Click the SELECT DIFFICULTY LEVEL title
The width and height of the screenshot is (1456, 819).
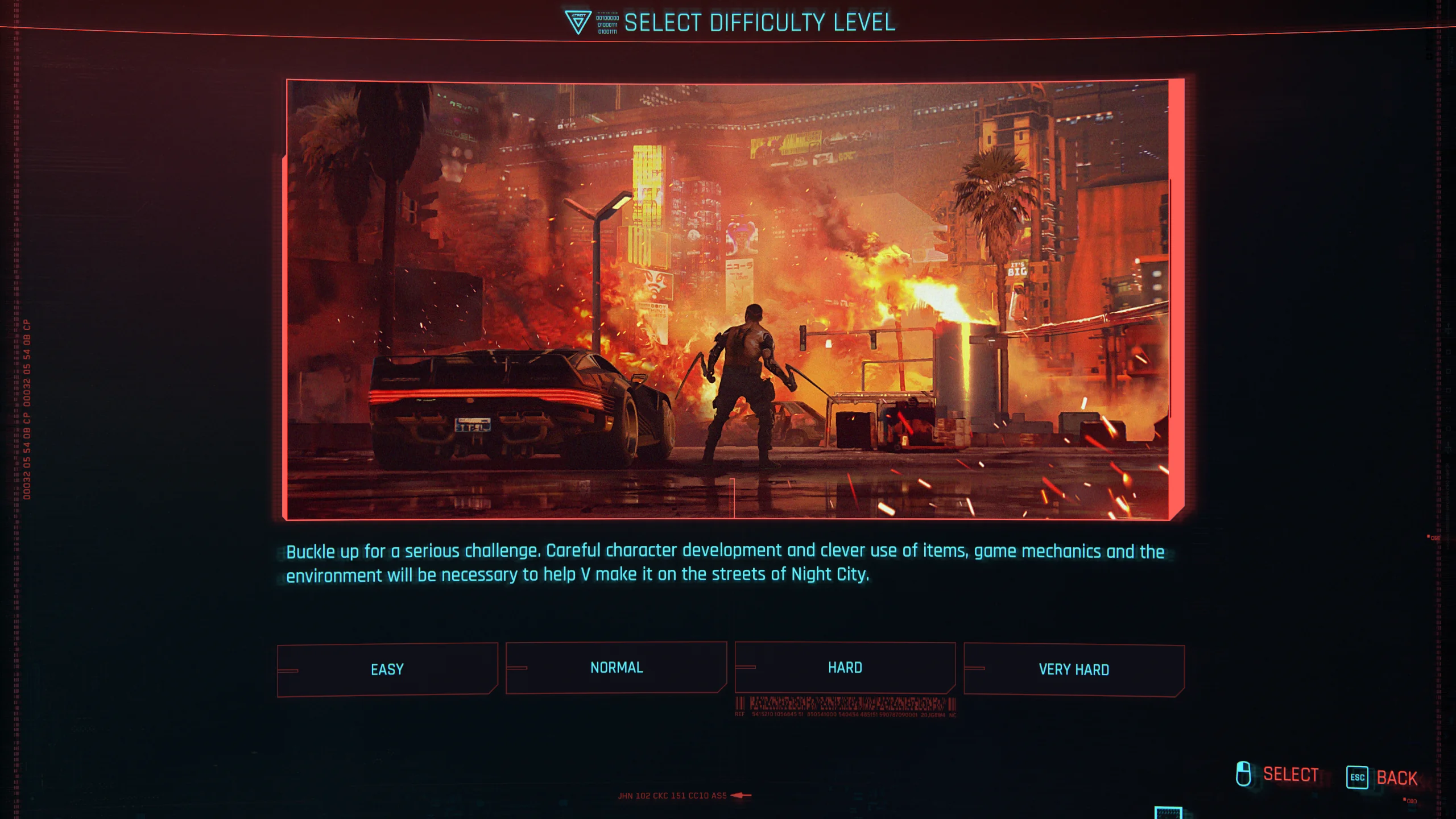(760, 23)
